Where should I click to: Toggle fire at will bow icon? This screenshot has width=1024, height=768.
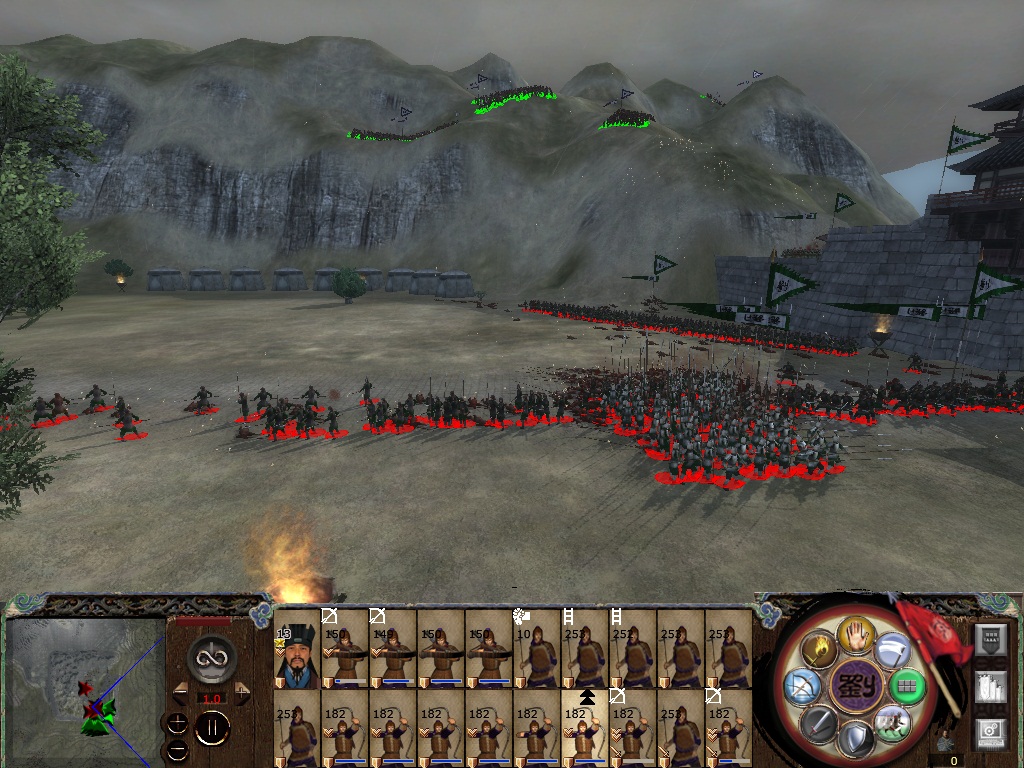pos(803,687)
